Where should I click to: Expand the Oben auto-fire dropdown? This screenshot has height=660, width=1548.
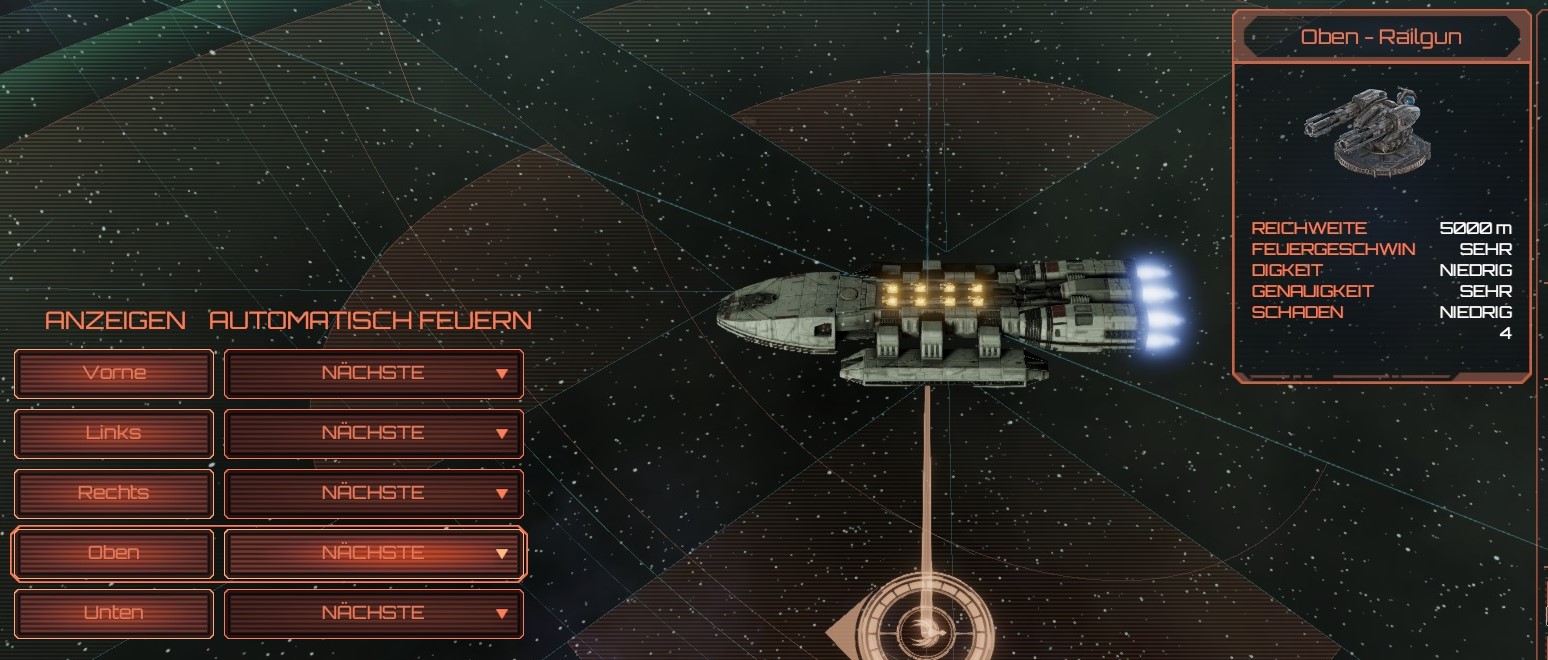coord(374,553)
